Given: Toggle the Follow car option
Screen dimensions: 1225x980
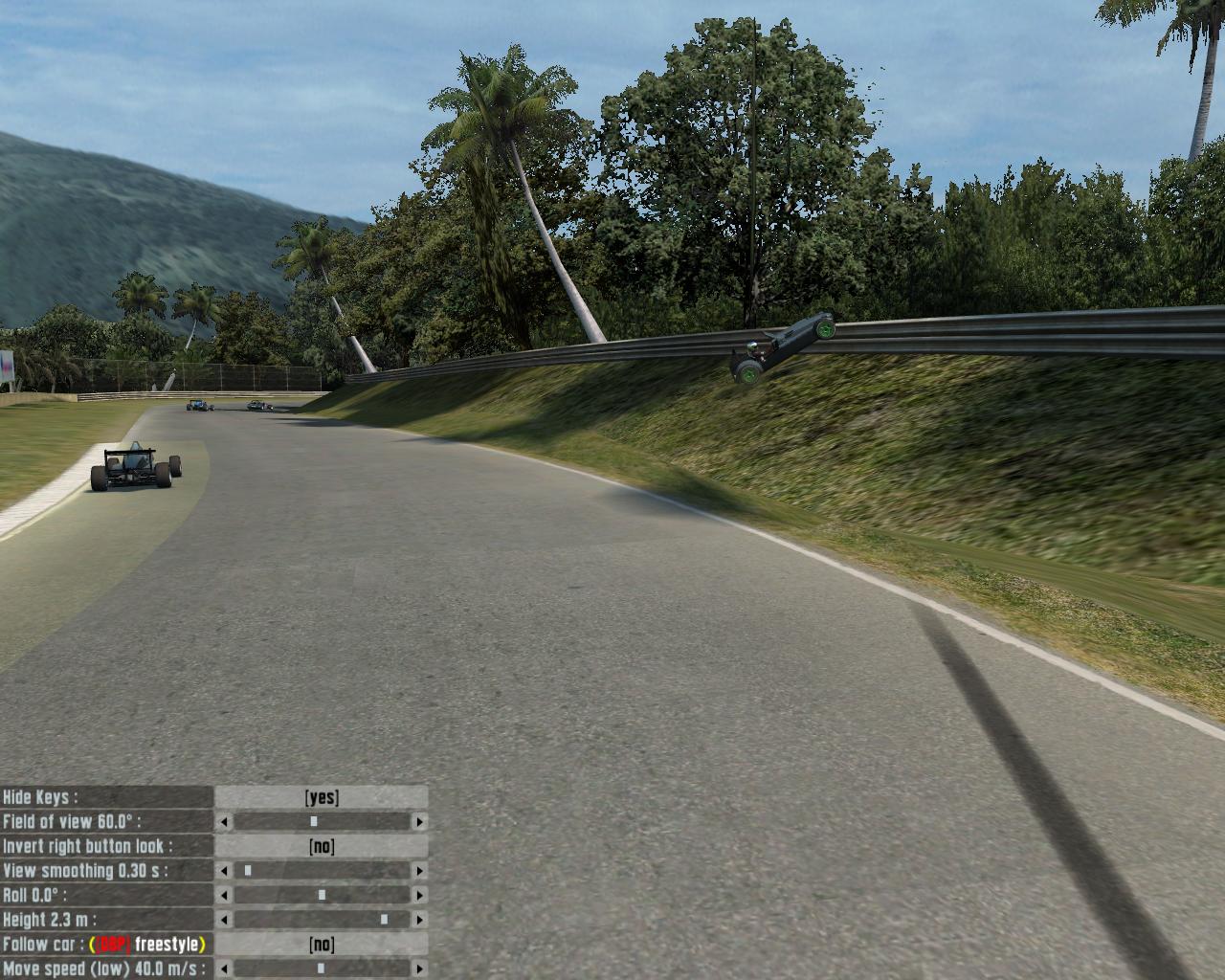Looking at the screenshot, I should click(x=322, y=945).
